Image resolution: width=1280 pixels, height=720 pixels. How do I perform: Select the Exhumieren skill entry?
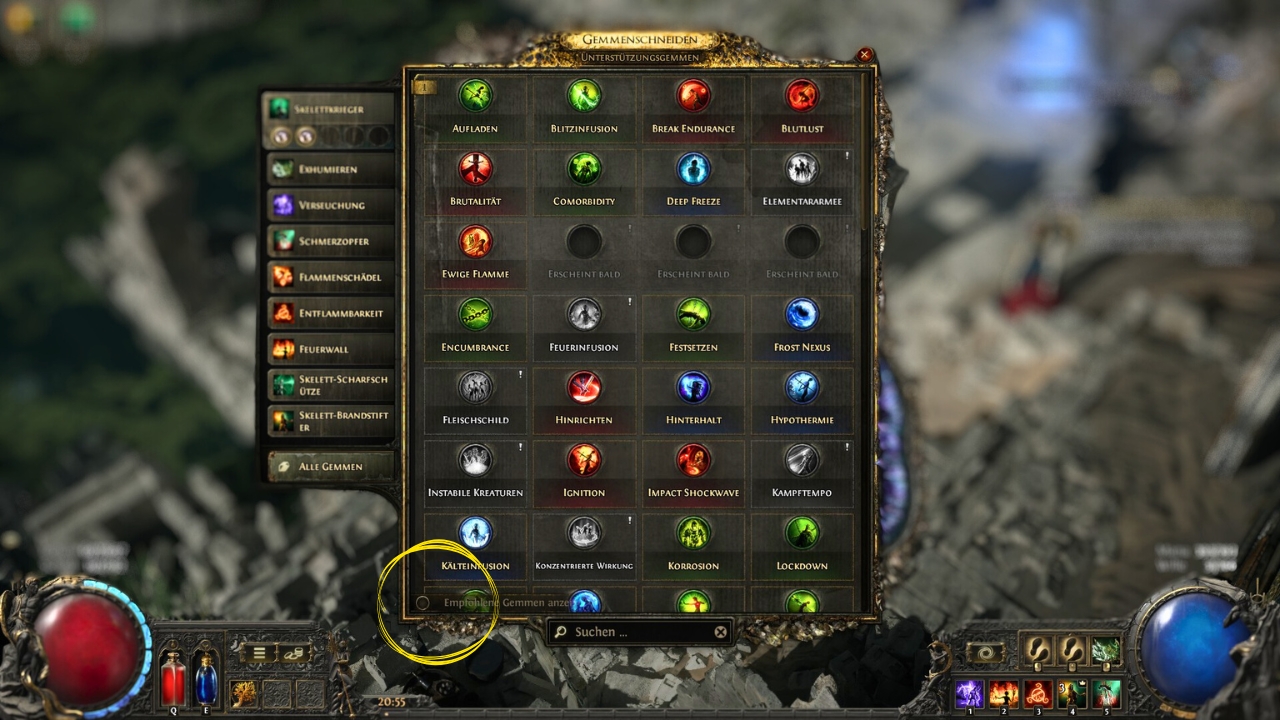(328, 169)
